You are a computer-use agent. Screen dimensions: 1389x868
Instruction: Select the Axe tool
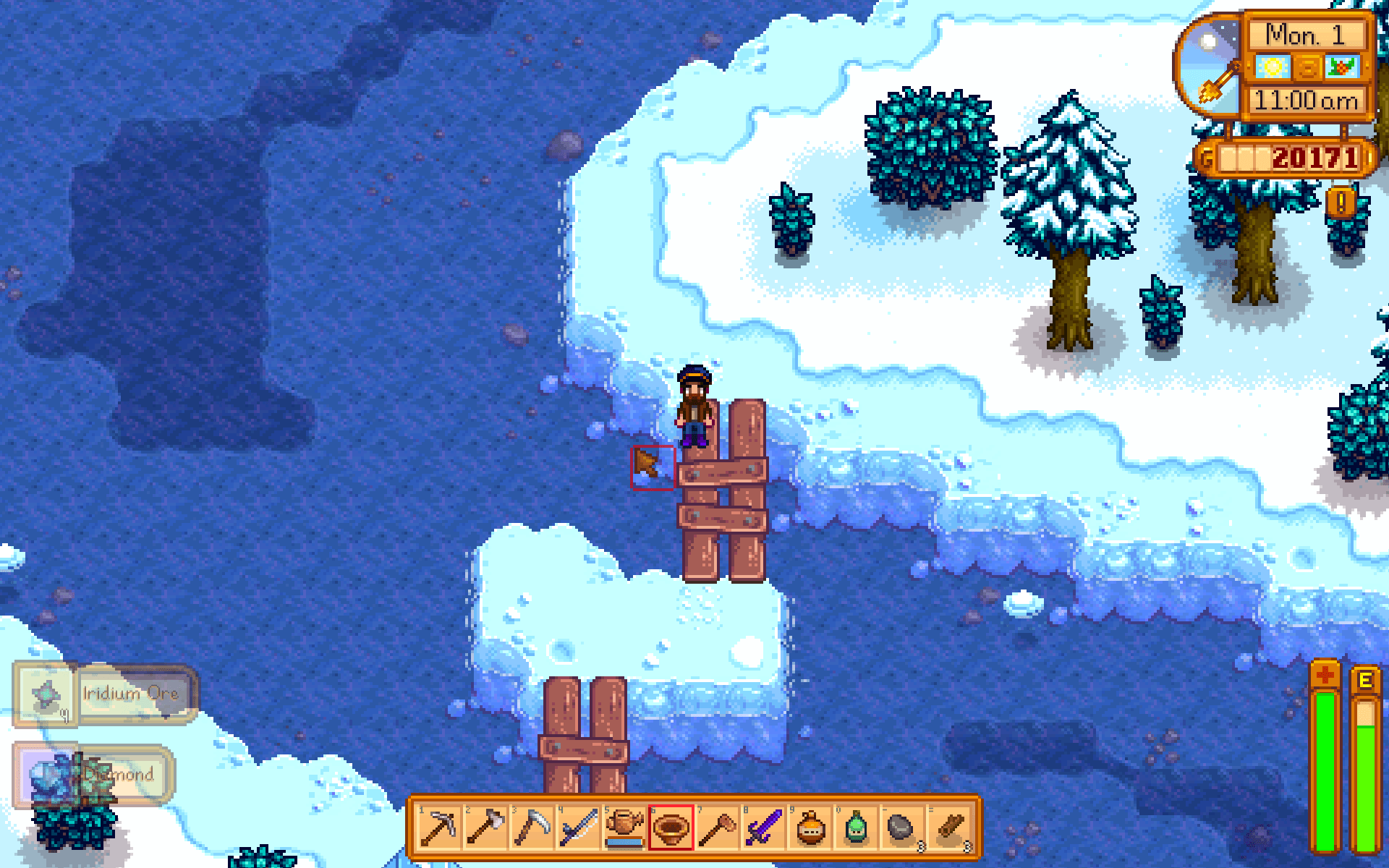pyautogui.click(x=485, y=827)
